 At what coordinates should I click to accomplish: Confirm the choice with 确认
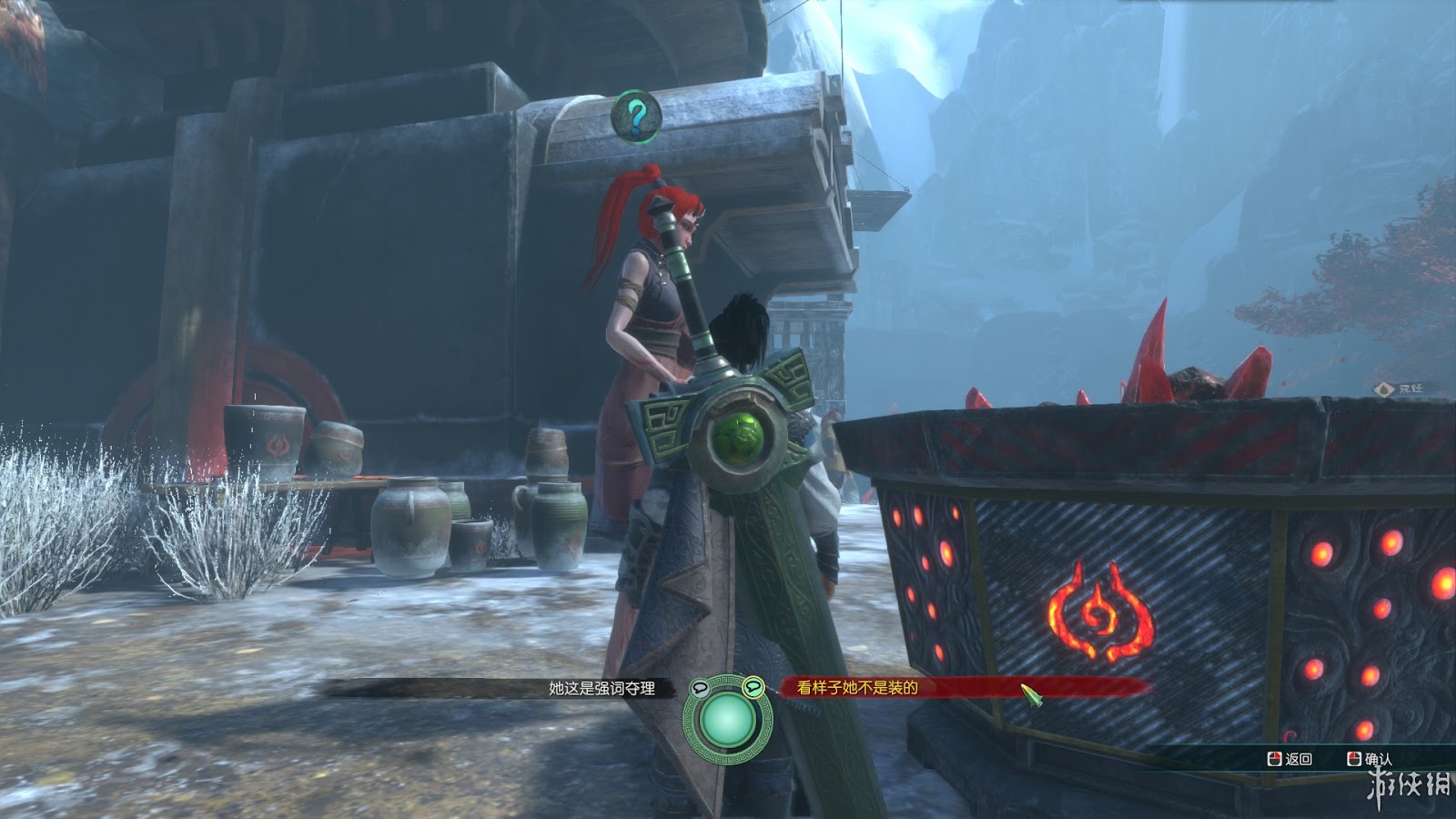(x=1370, y=759)
